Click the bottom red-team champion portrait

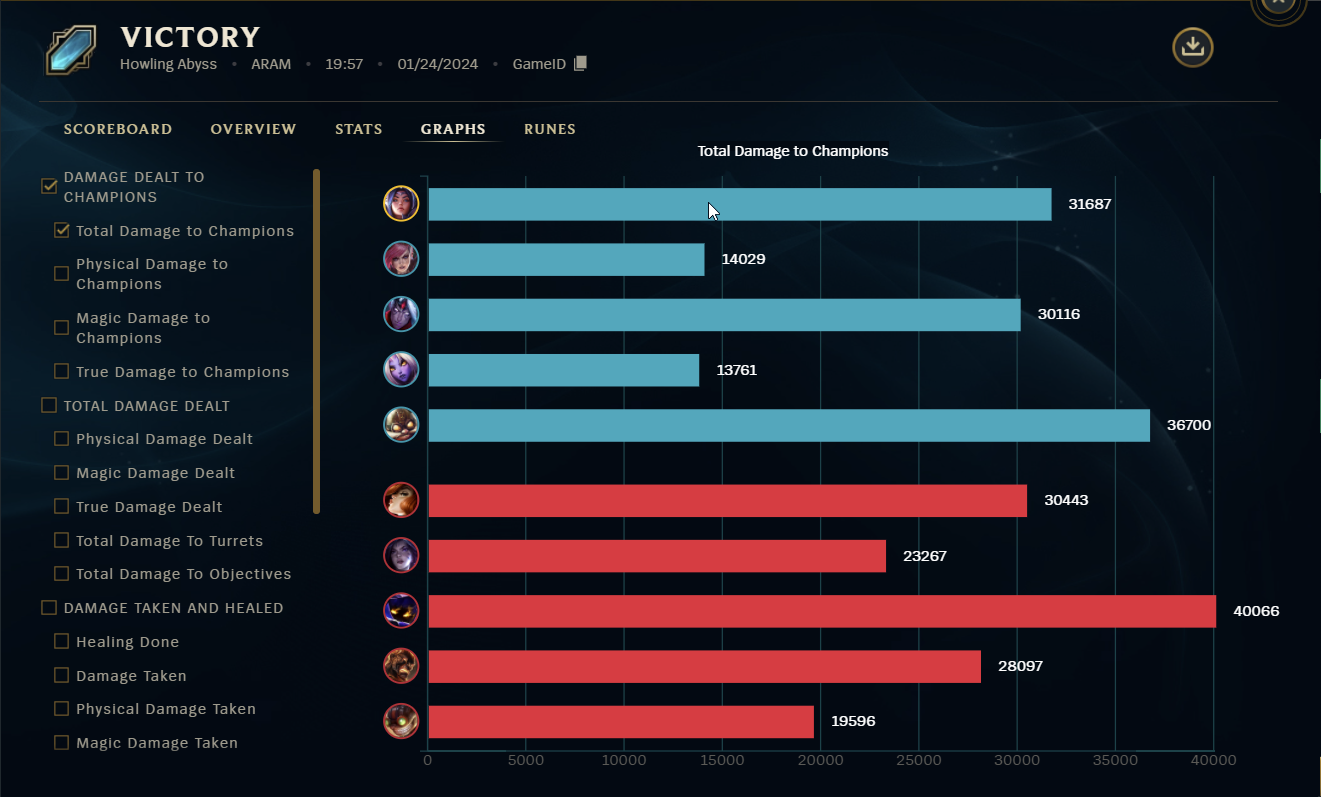click(x=400, y=721)
